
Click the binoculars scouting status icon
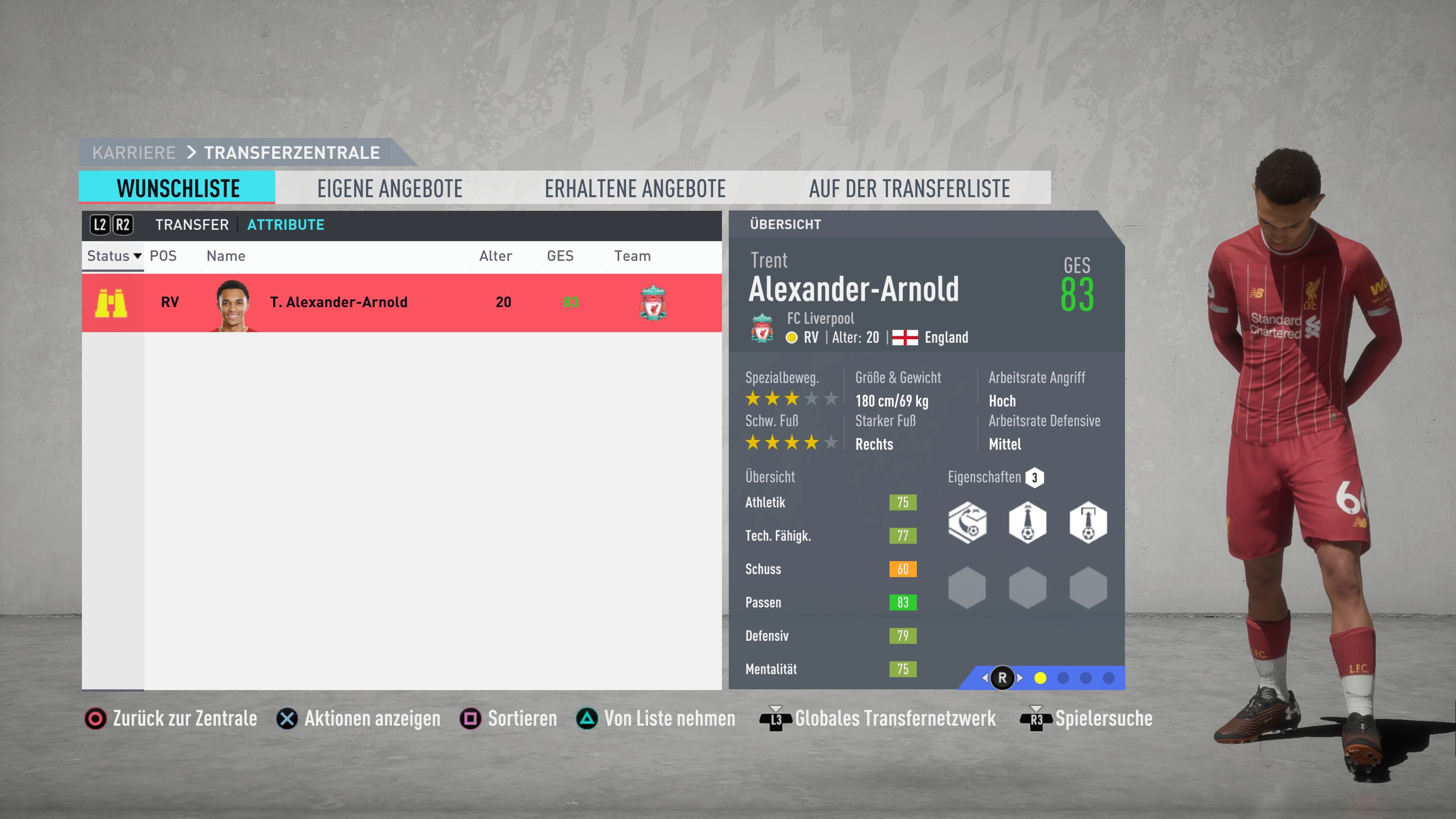111,303
